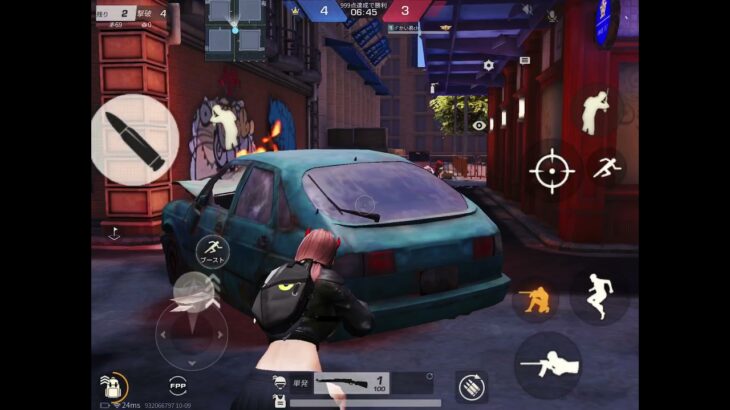Toggle the eye free-look icon
Image resolution: width=730 pixels, height=410 pixels.
479,125
